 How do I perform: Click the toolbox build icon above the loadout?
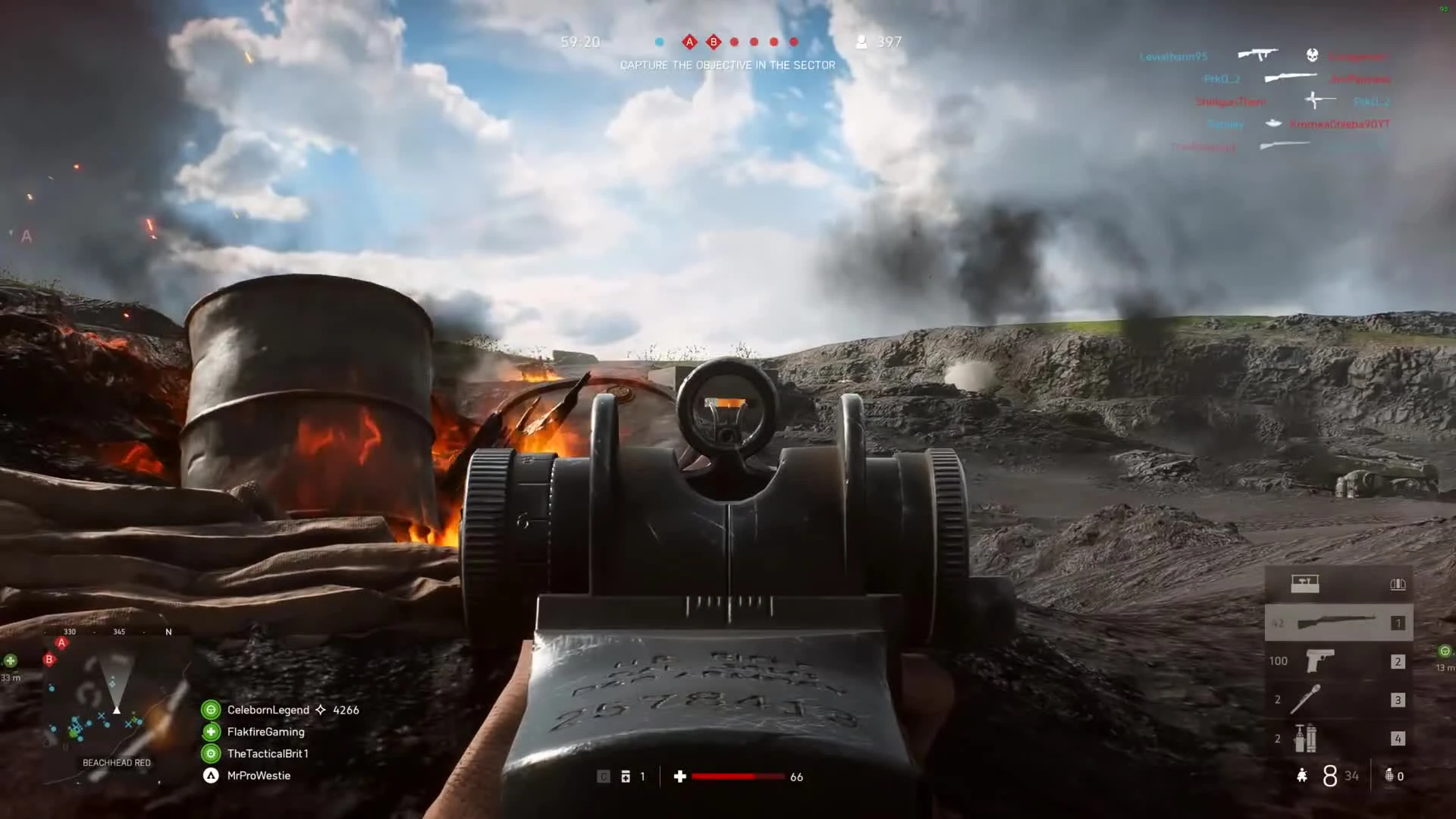1306,583
